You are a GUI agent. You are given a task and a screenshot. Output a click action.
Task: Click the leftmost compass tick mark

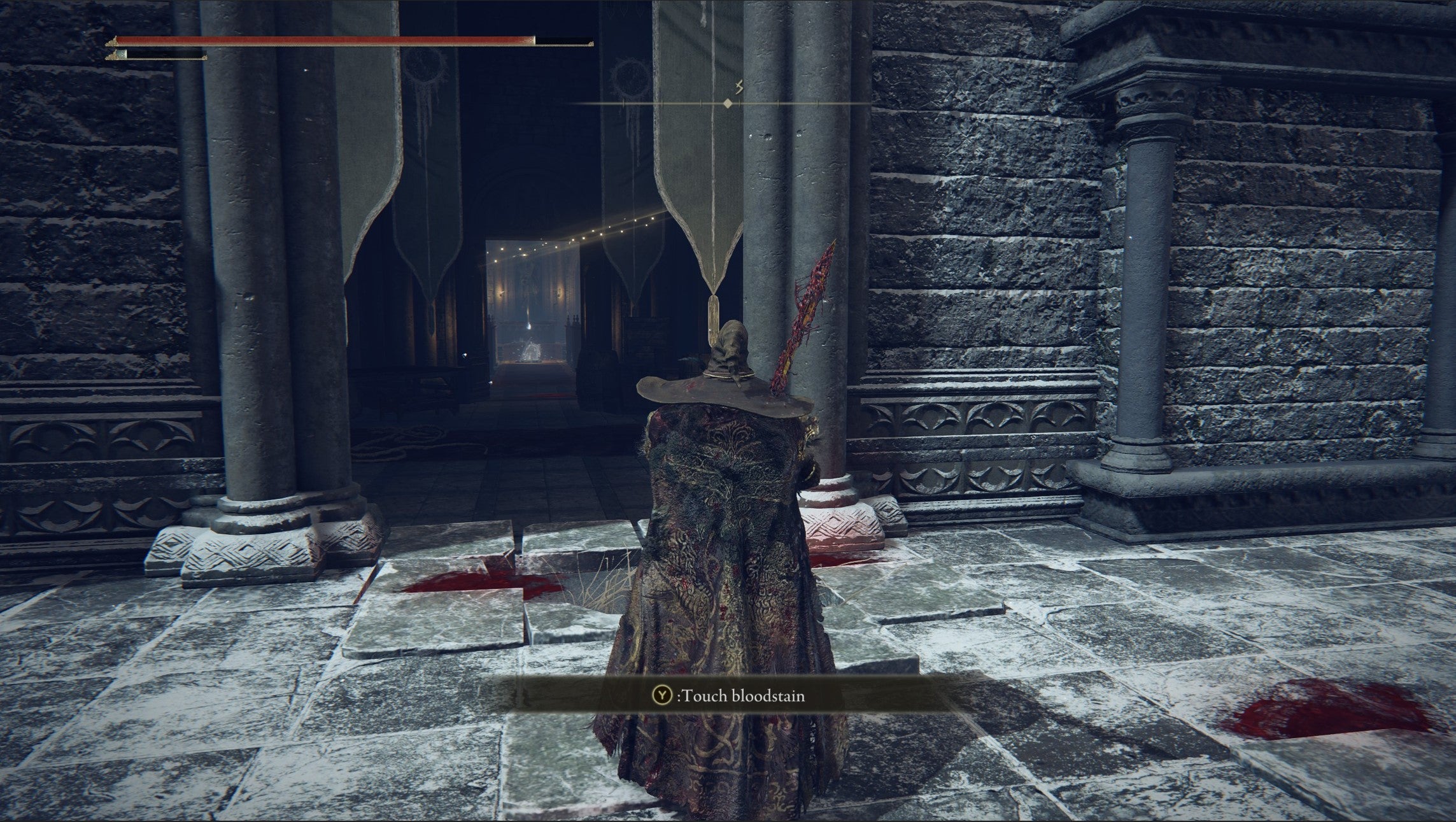pyautogui.click(x=624, y=103)
